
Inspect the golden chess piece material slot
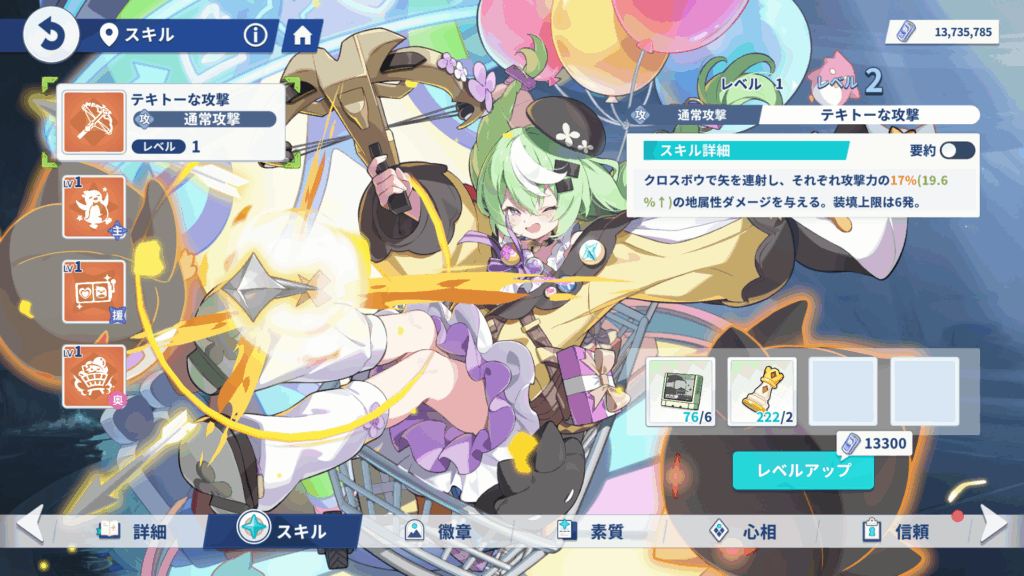point(762,391)
